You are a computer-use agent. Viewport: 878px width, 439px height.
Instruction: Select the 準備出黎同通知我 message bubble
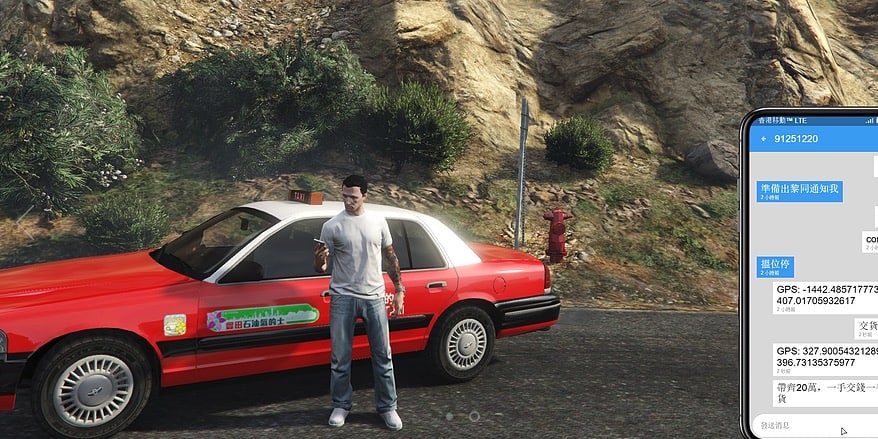pyautogui.click(x=800, y=191)
